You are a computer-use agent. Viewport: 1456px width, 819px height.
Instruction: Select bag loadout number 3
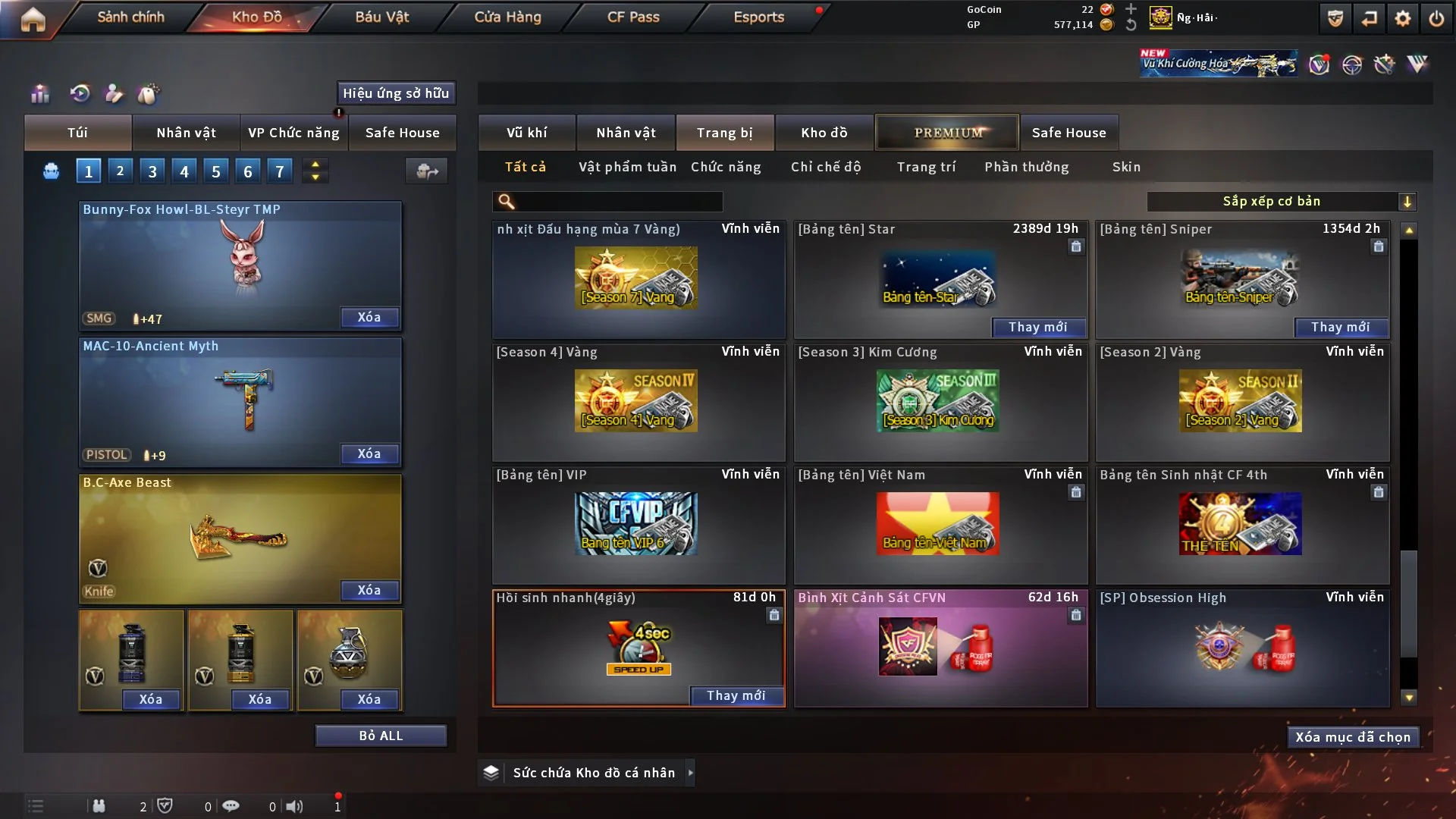tap(152, 171)
